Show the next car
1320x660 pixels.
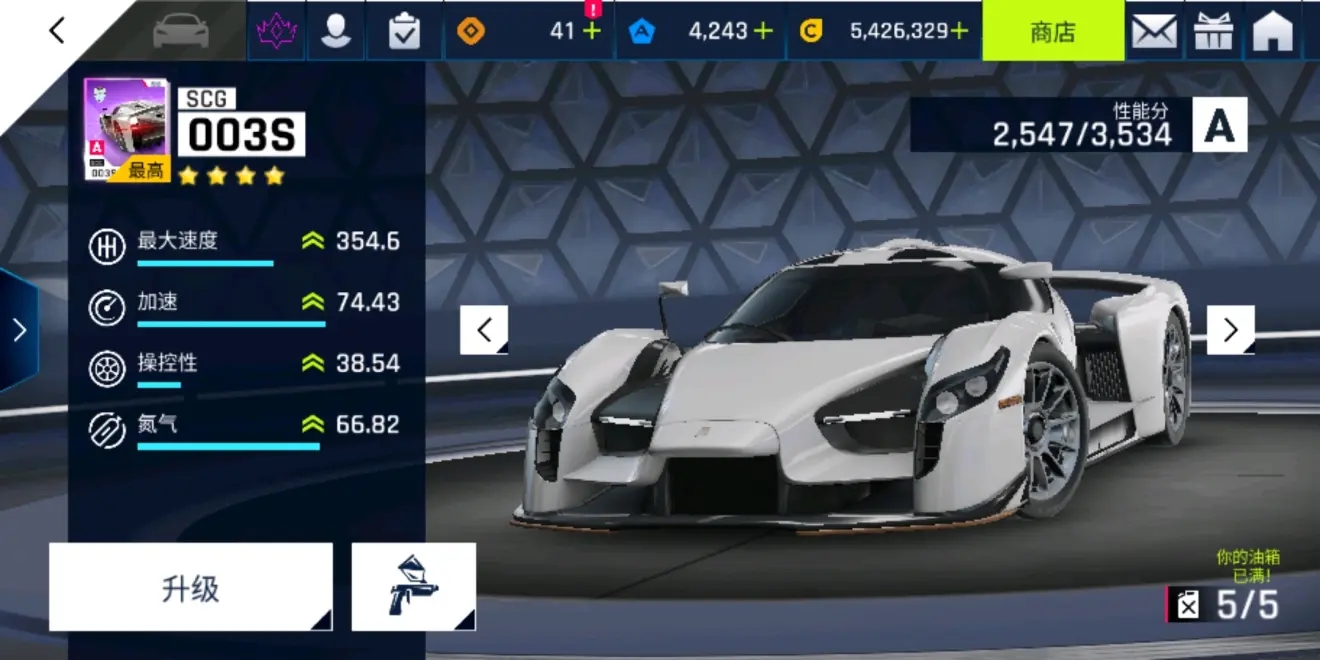click(x=1230, y=330)
